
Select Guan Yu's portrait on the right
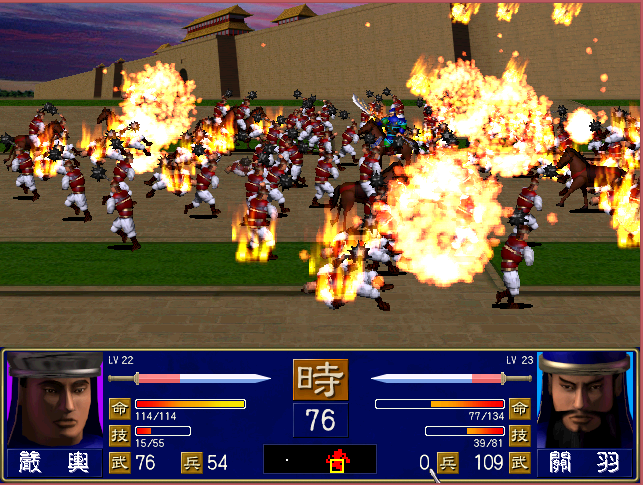point(586,400)
